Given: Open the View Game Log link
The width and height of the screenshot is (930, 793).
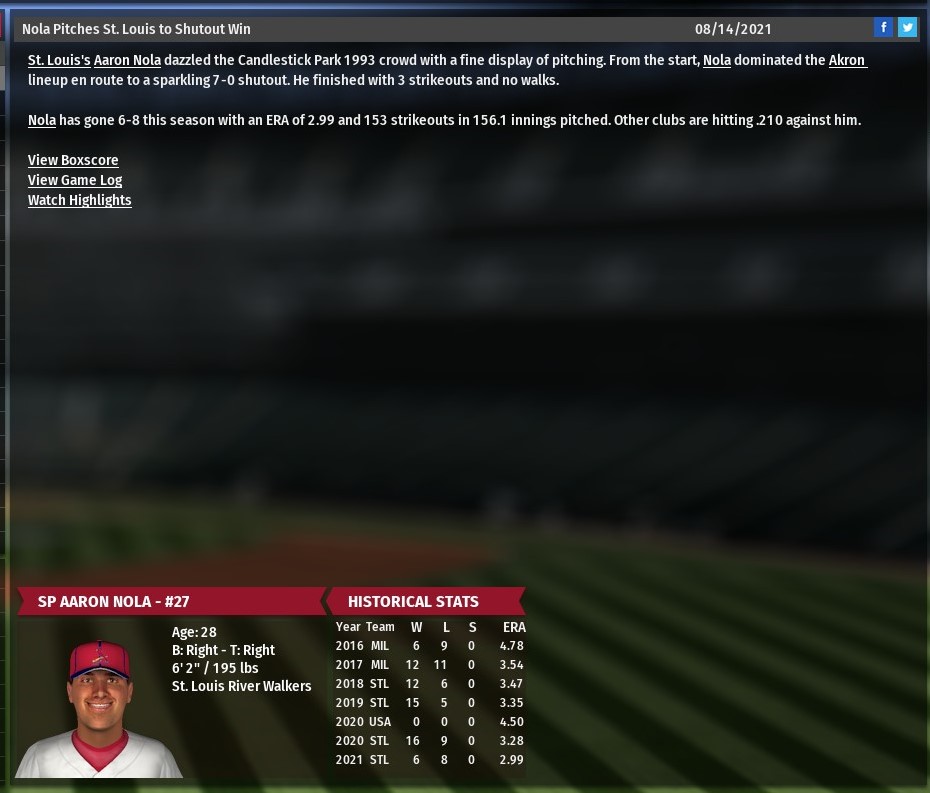Looking at the screenshot, I should click(75, 180).
